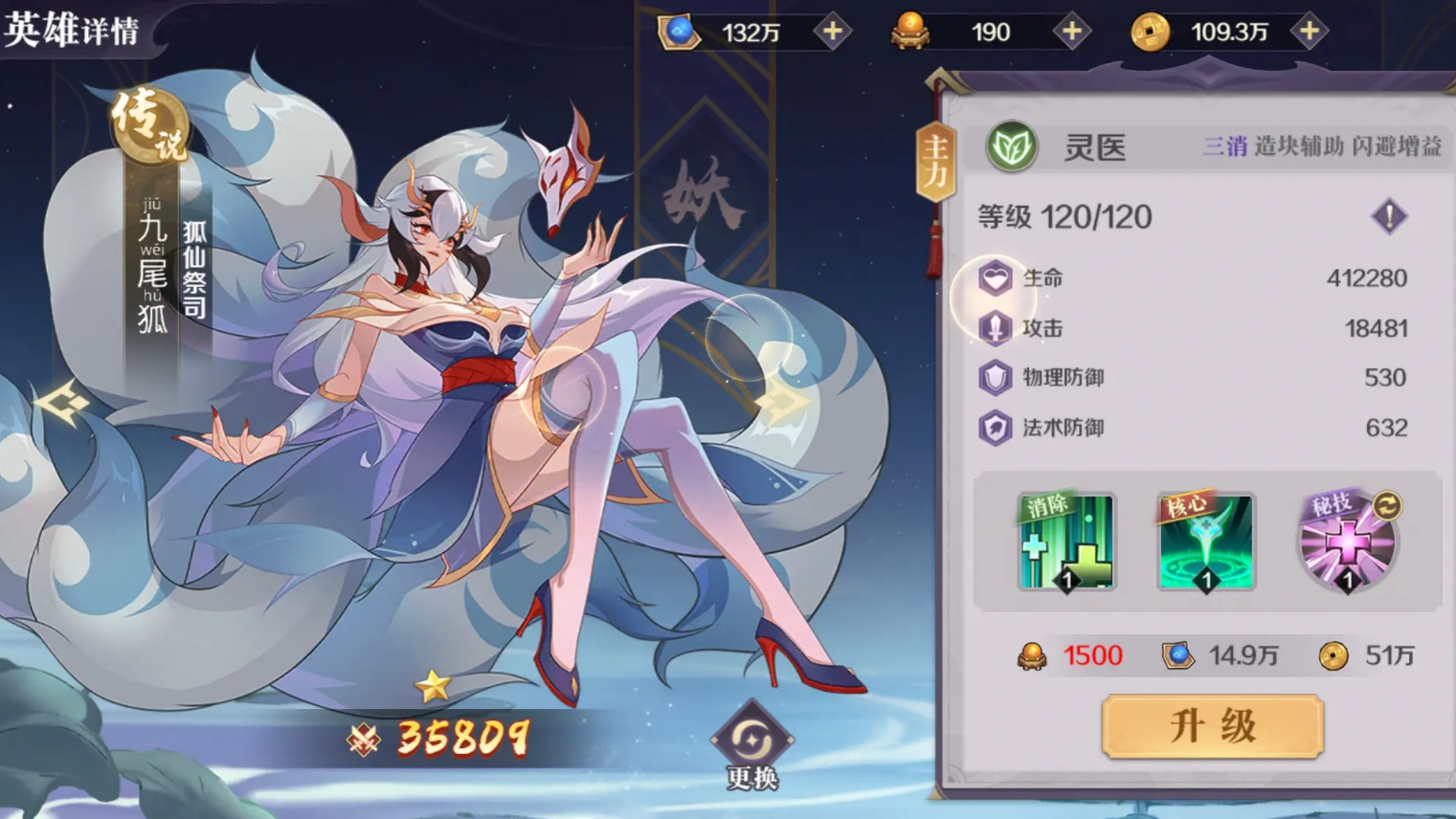Add more gold coins

coord(1309,33)
